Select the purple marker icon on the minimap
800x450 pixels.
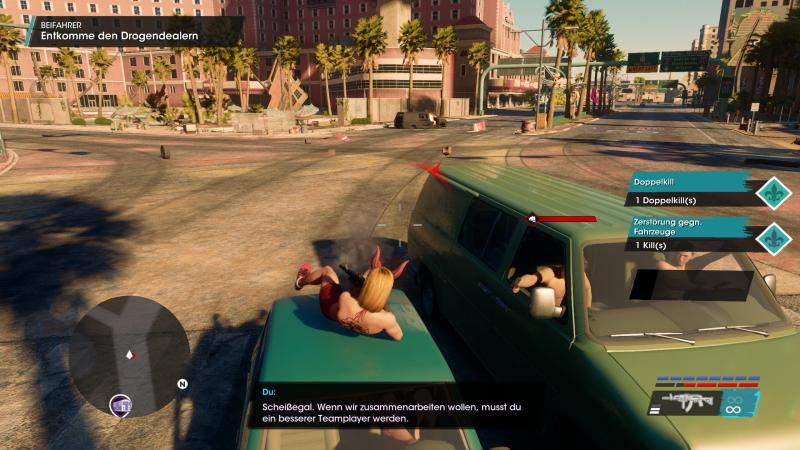[120, 405]
